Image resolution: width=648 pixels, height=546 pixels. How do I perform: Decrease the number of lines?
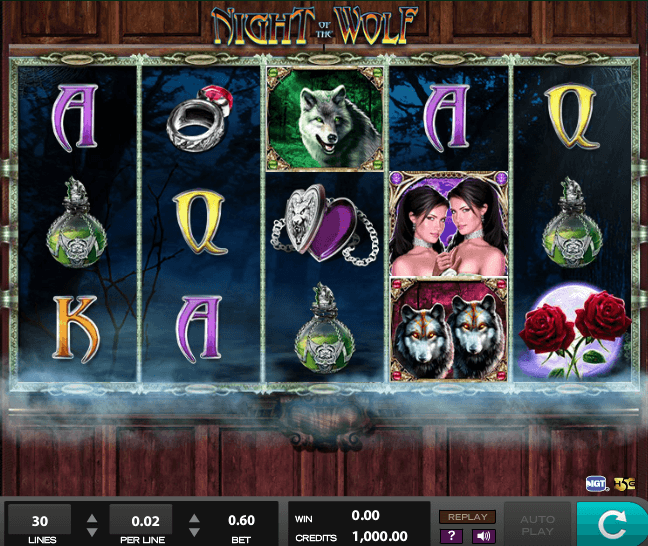pos(92,532)
